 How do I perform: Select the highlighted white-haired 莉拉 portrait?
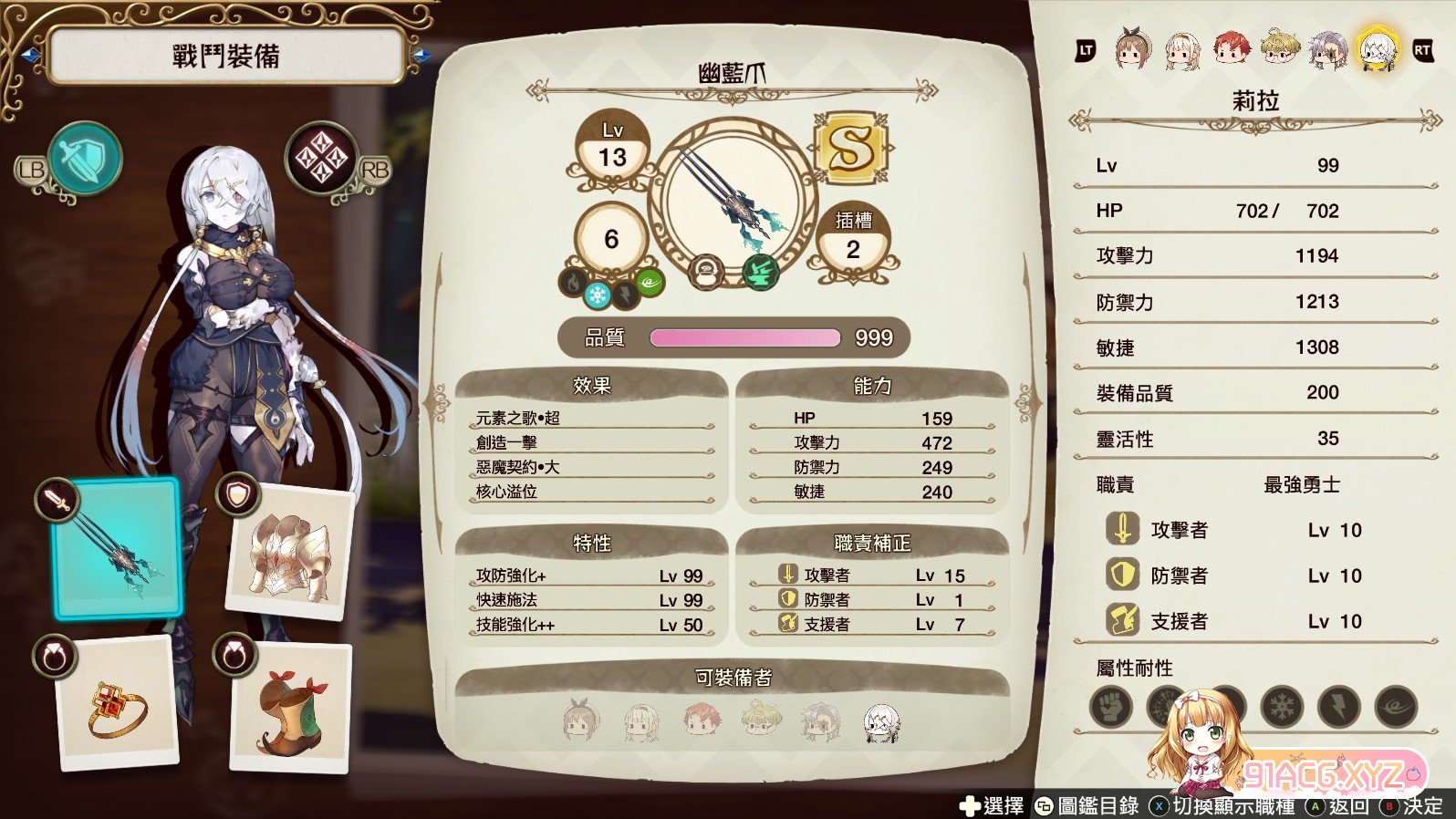pos(1377,48)
